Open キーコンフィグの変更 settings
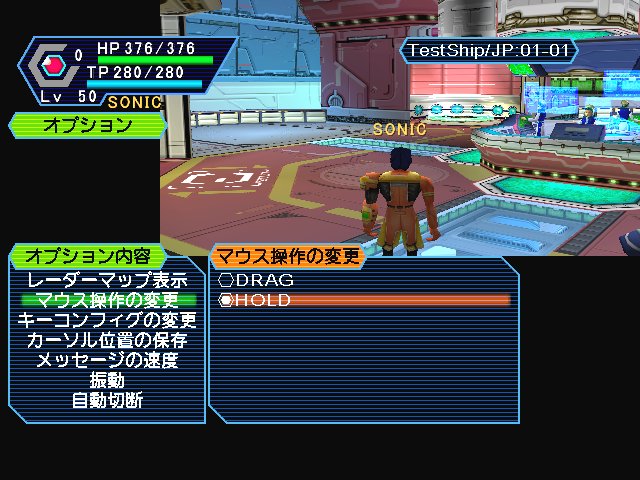This screenshot has height=480, width=640. pyautogui.click(x=107, y=320)
